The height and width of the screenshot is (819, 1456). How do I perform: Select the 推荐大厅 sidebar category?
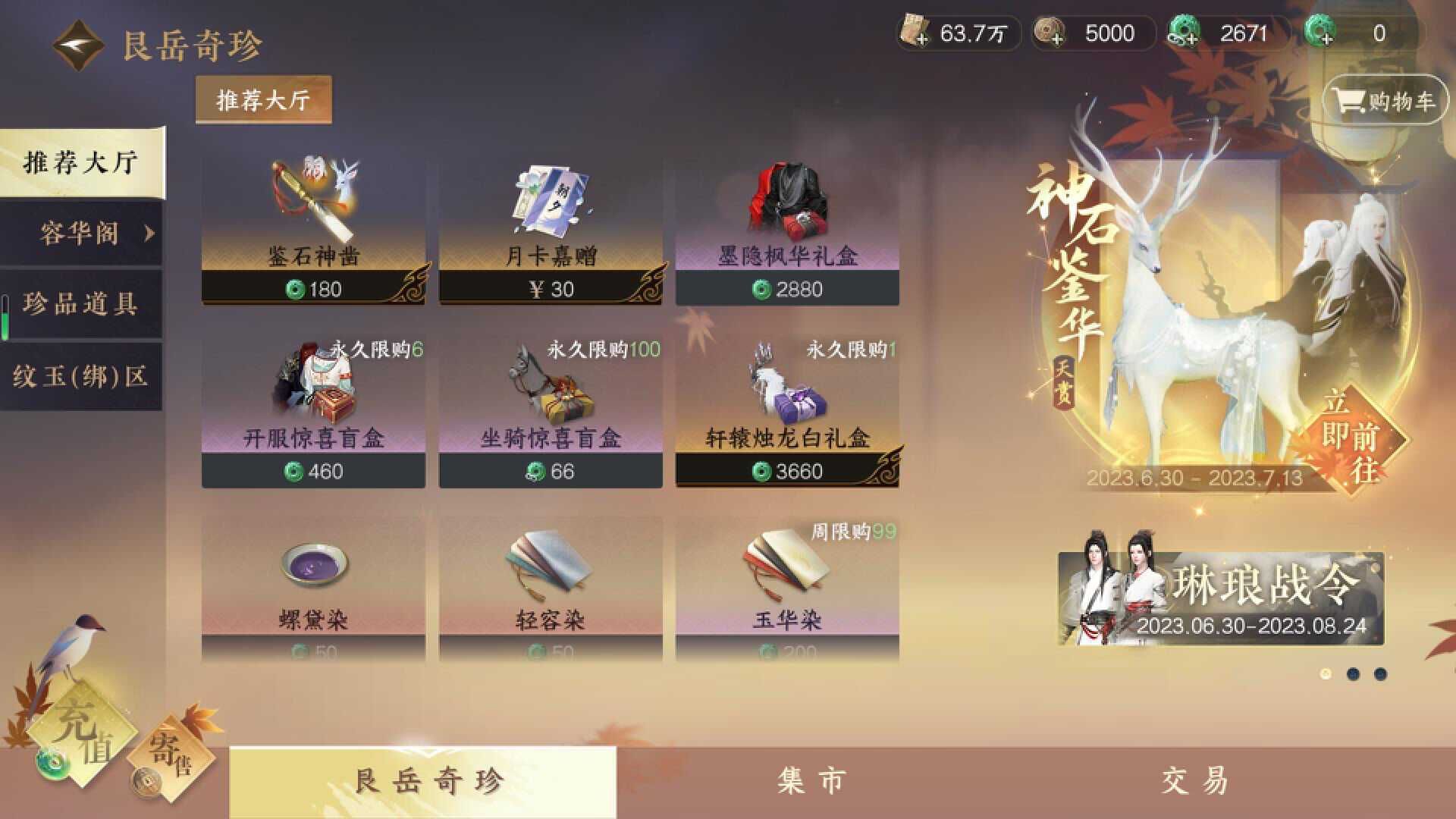click(80, 163)
